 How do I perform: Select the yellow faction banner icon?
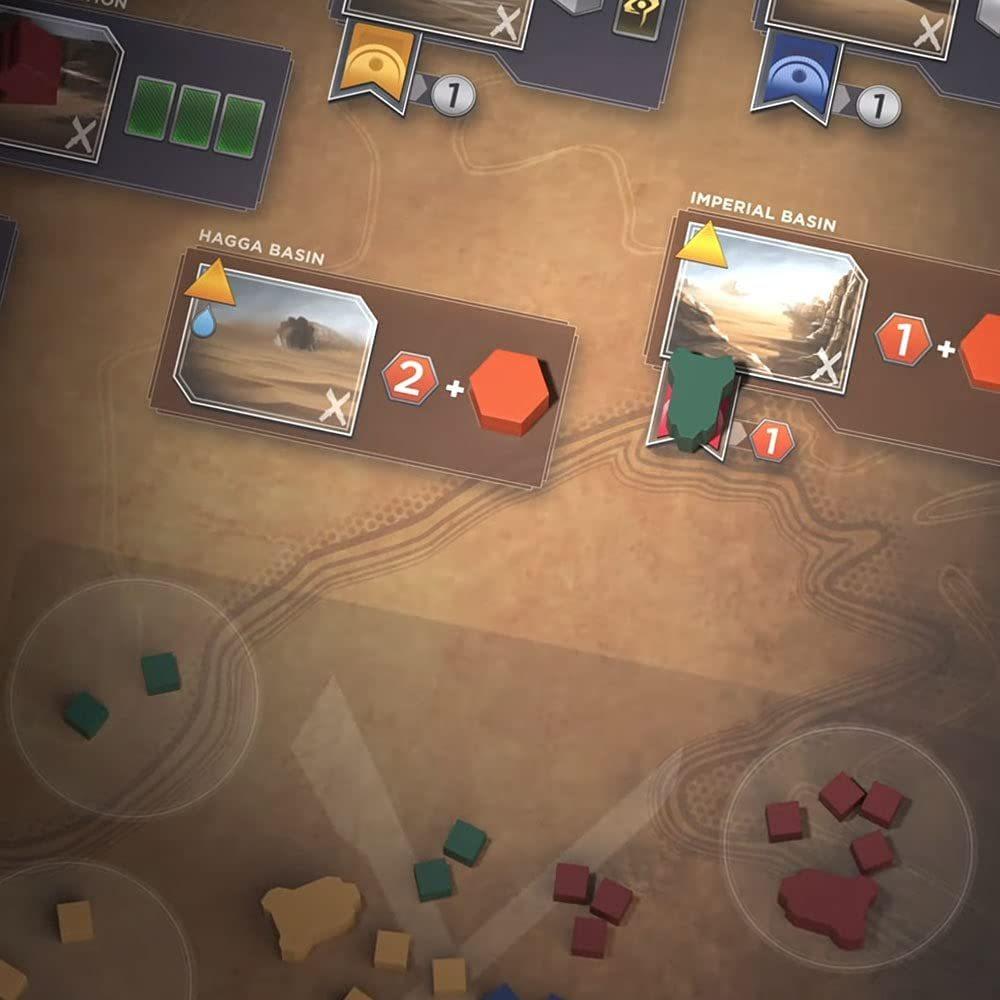pos(379,65)
